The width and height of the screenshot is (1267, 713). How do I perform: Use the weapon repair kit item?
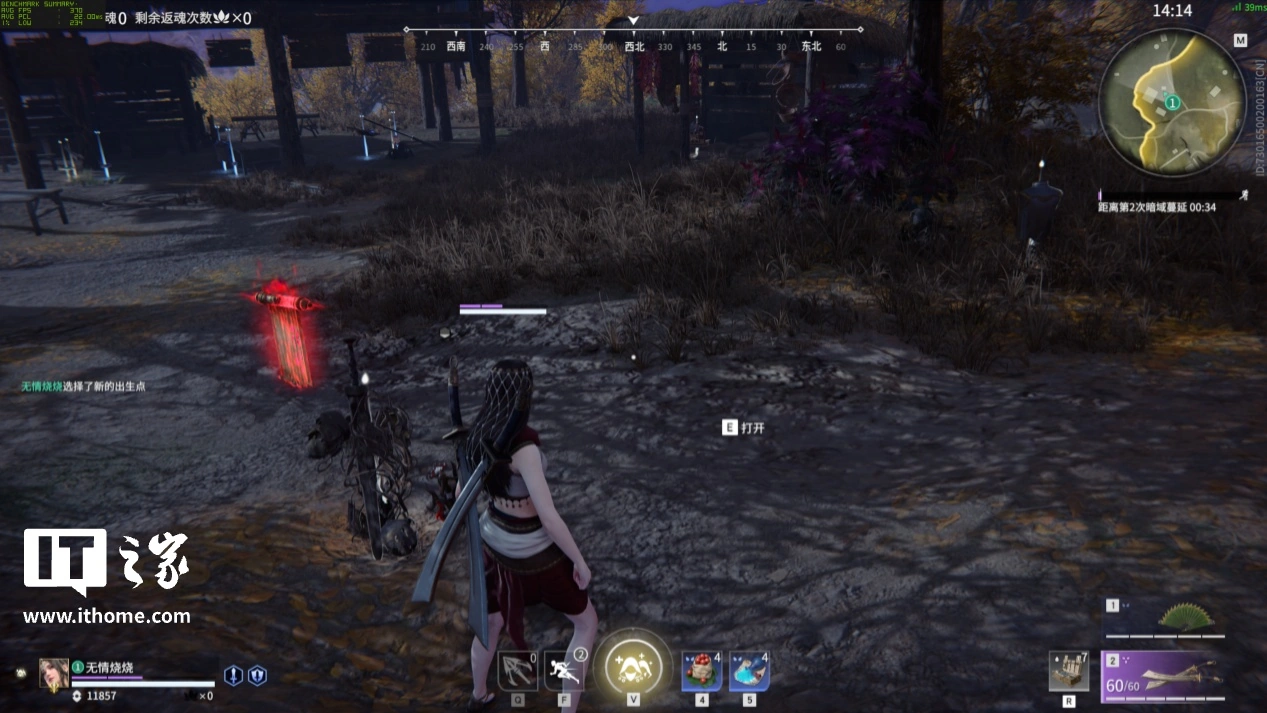point(1069,671)
